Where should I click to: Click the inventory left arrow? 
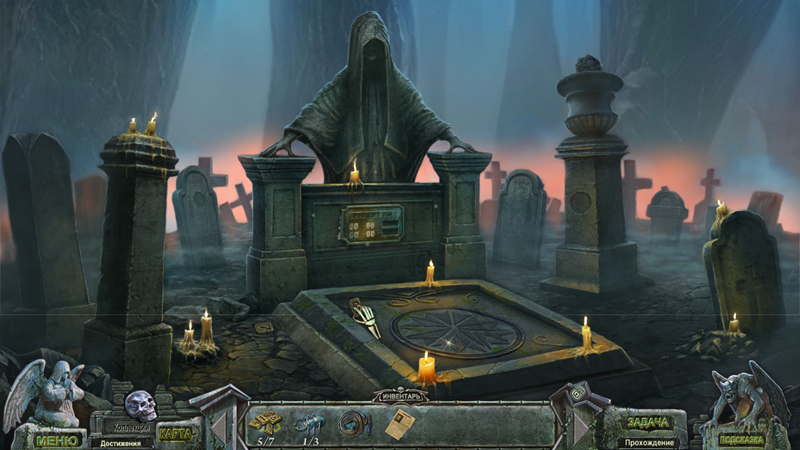pos(218,424)
